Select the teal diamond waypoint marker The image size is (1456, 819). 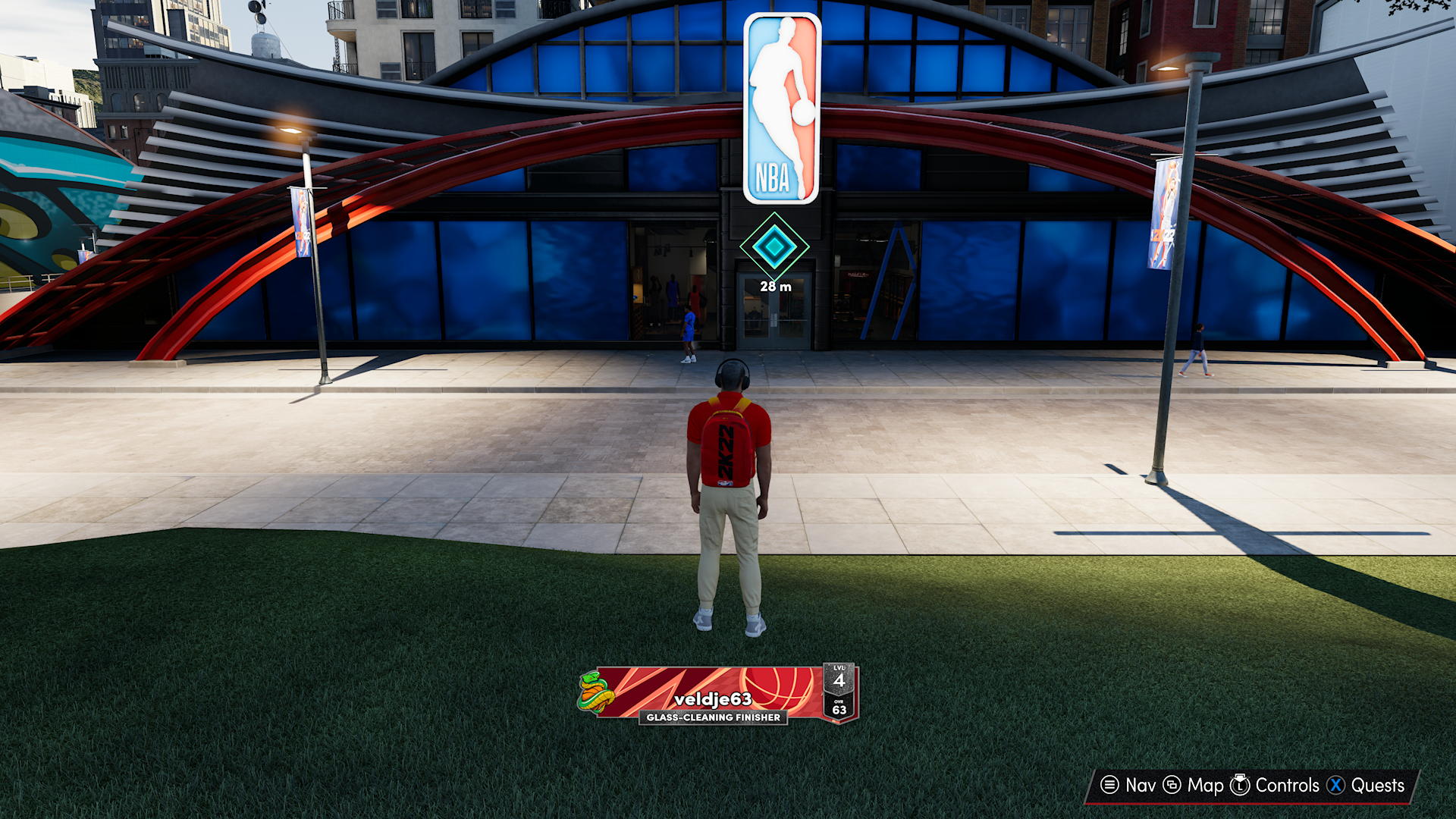coord(774,246)
